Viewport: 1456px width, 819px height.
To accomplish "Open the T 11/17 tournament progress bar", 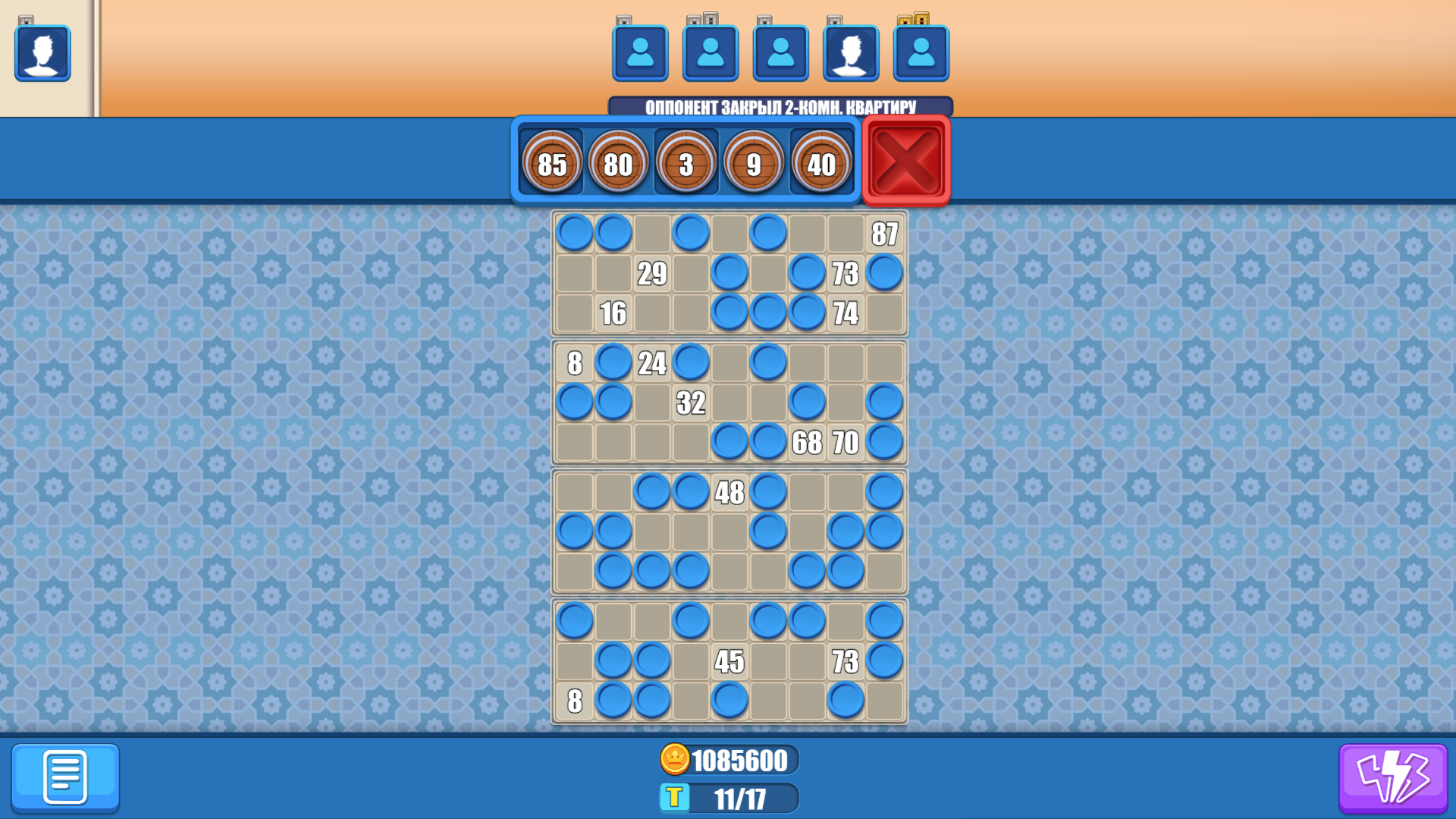I will 728,798.
